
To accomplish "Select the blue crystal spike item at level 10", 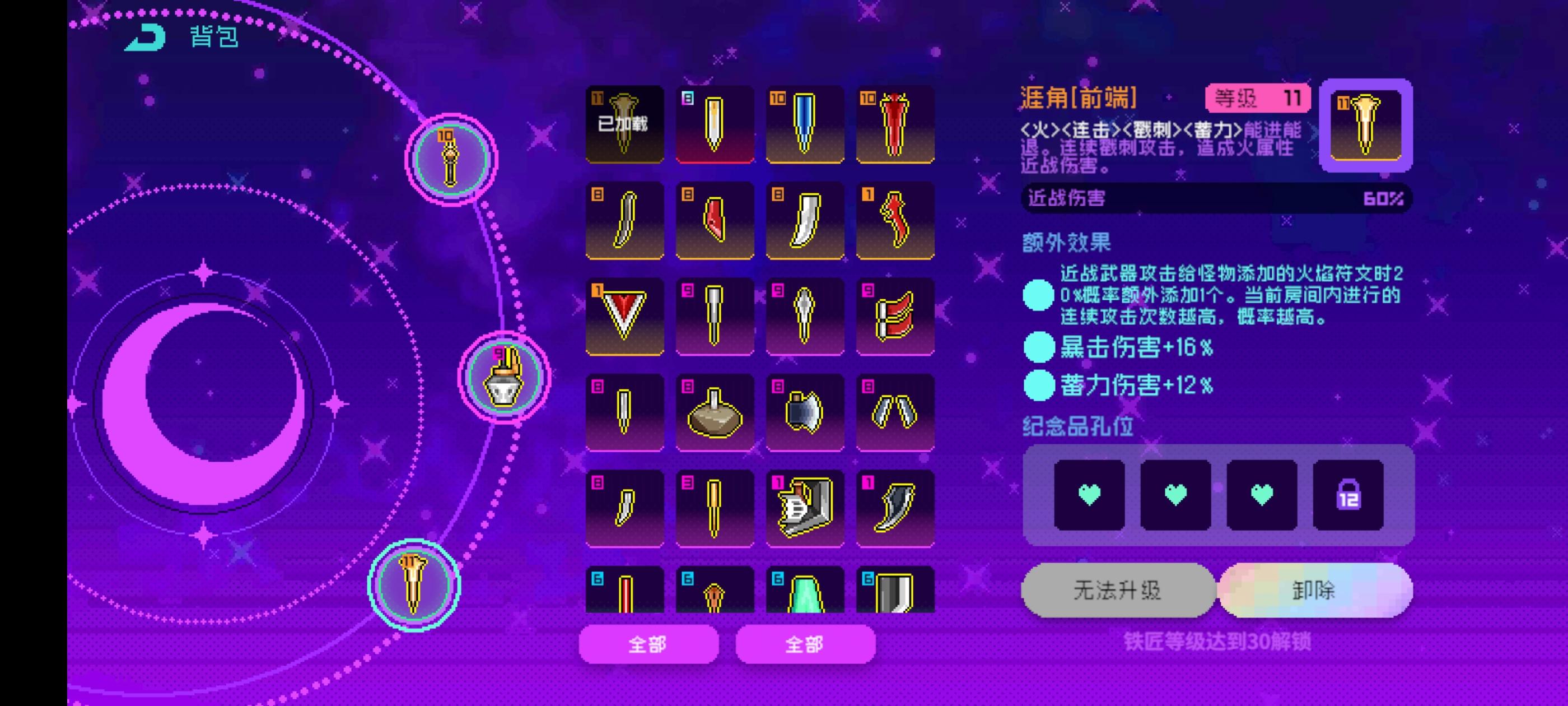I will 804,125.
